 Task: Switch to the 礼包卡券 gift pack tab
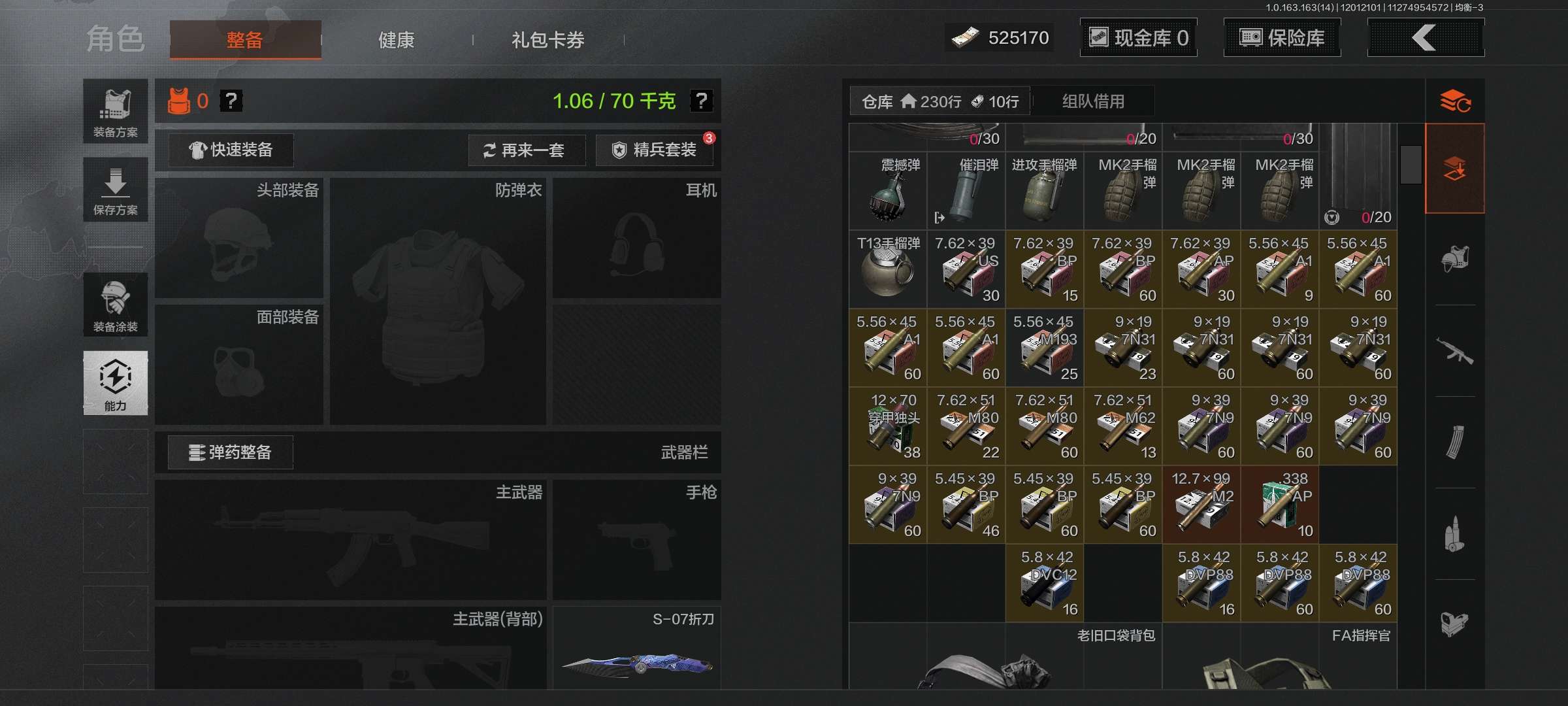click(x=547, y=41)
